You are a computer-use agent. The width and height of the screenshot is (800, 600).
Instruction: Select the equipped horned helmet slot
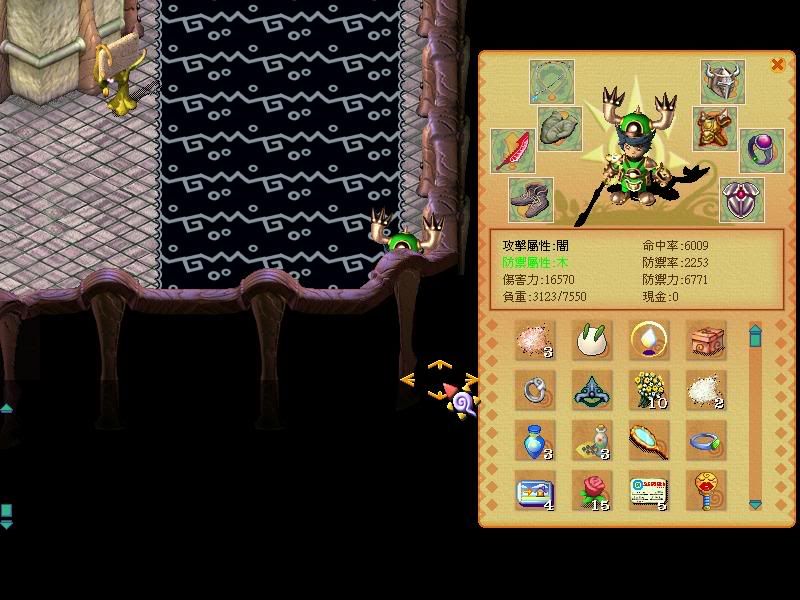[721, 81]
